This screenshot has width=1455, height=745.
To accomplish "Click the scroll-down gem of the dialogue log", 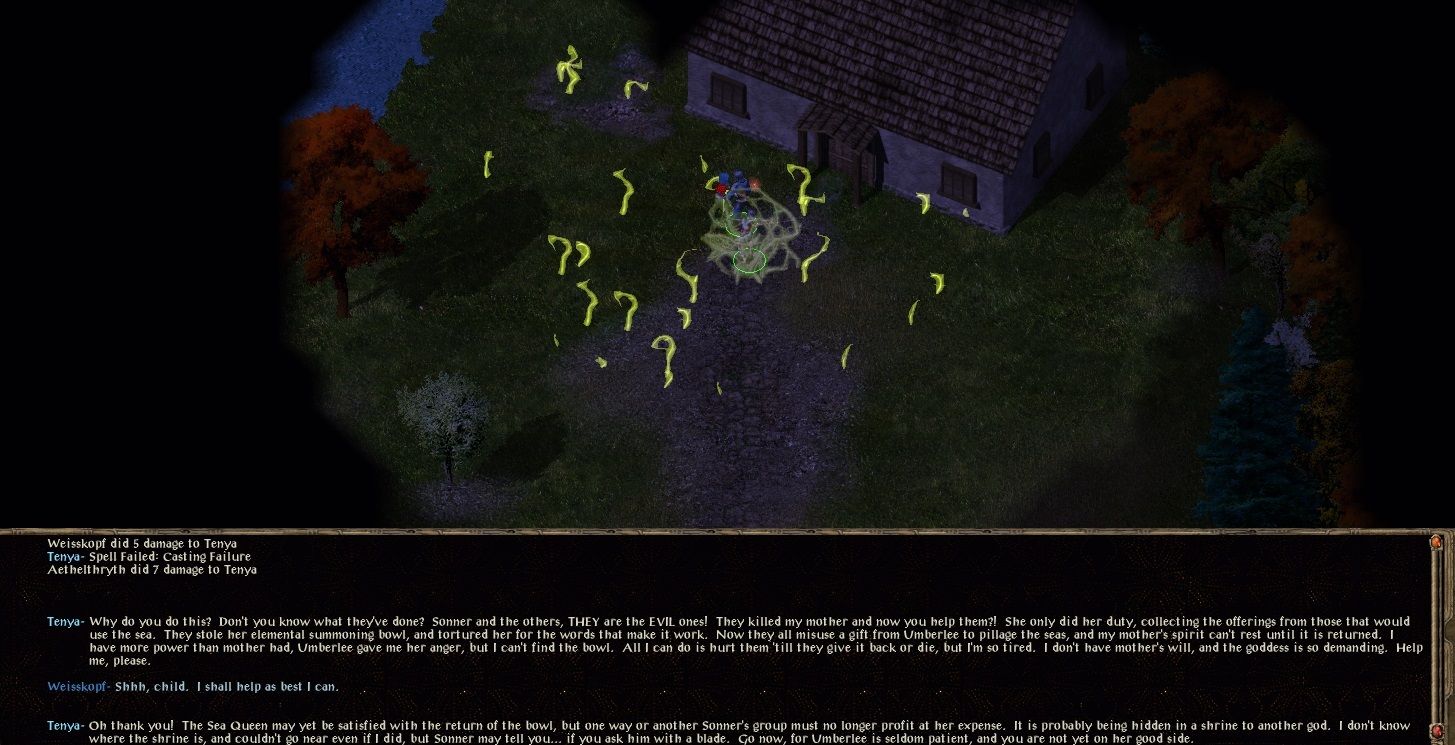I will pos(1437,731).
